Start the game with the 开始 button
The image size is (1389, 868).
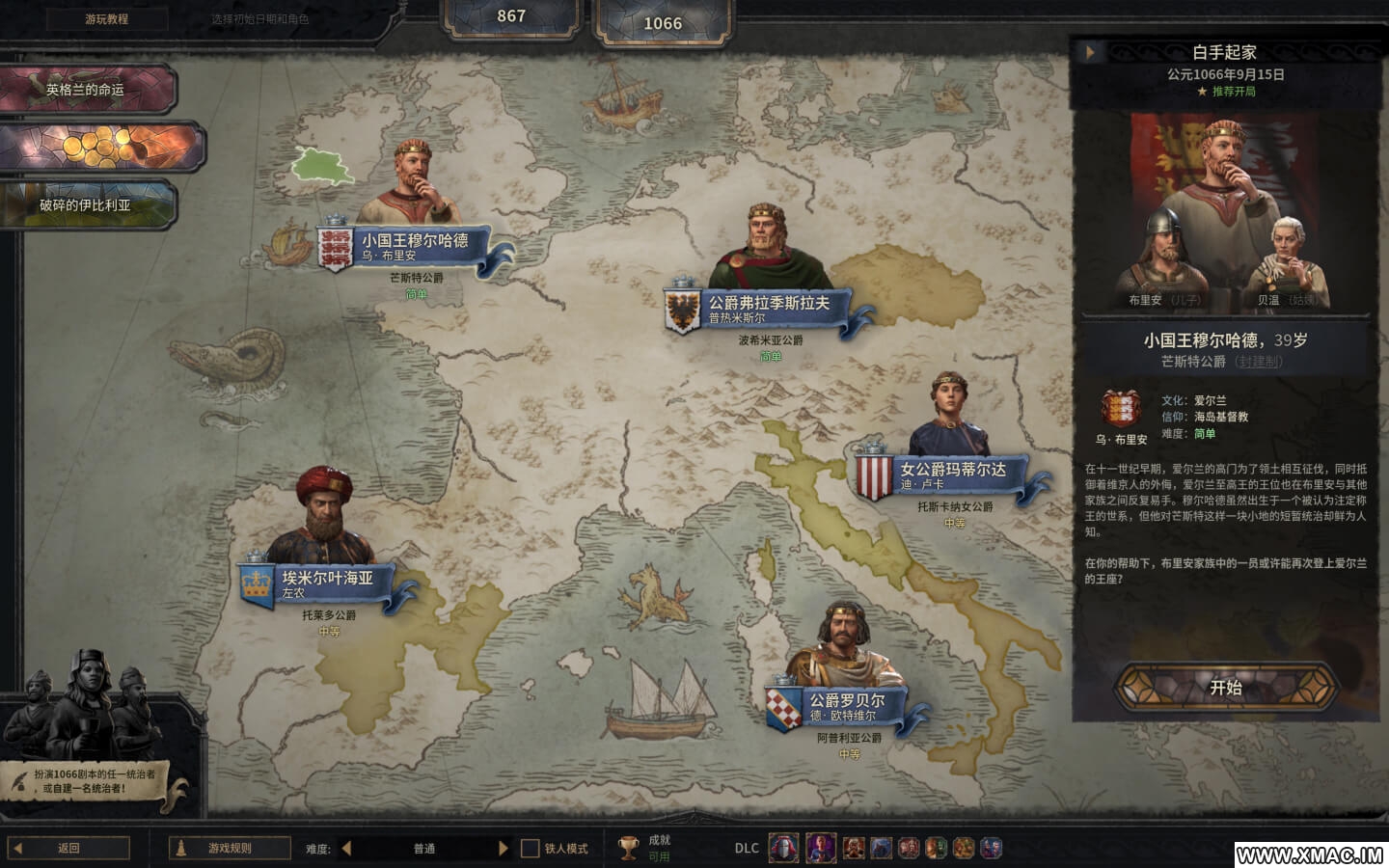pyautogui.click(x=1225, y=688)
